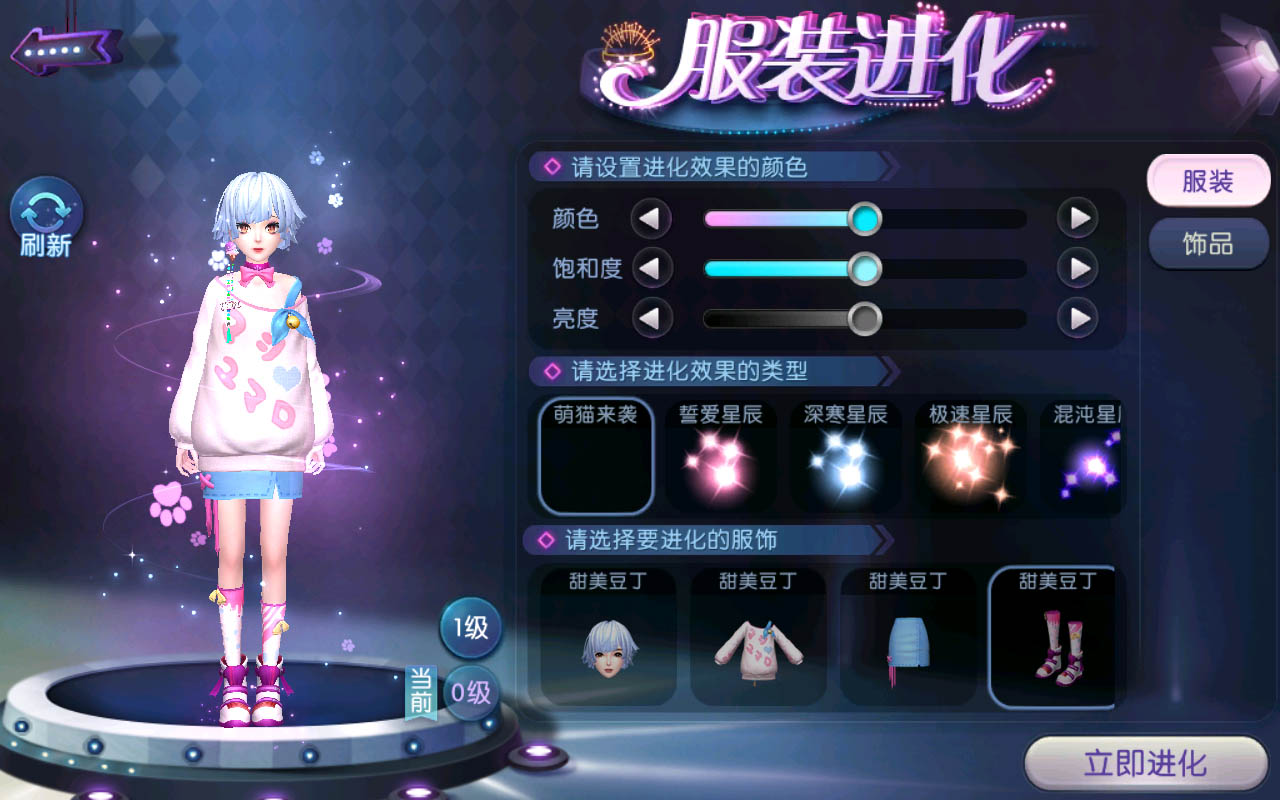
Task: Choose the 甜美豆丁 pink sweater item
Action: (758, 637)
